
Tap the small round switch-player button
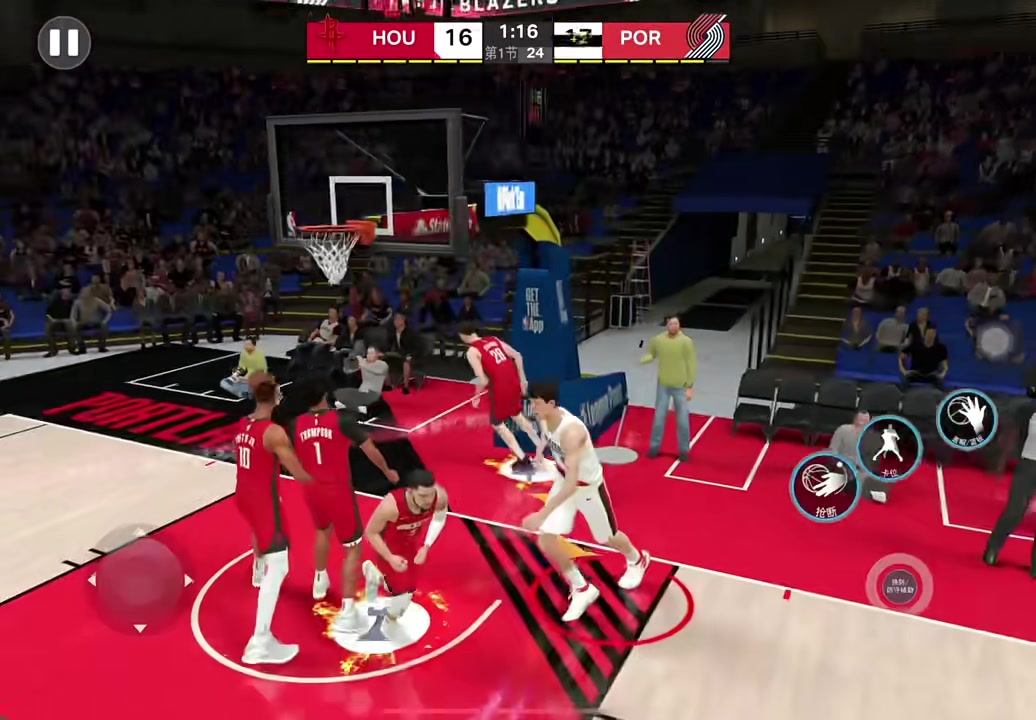tap(898, 583)
